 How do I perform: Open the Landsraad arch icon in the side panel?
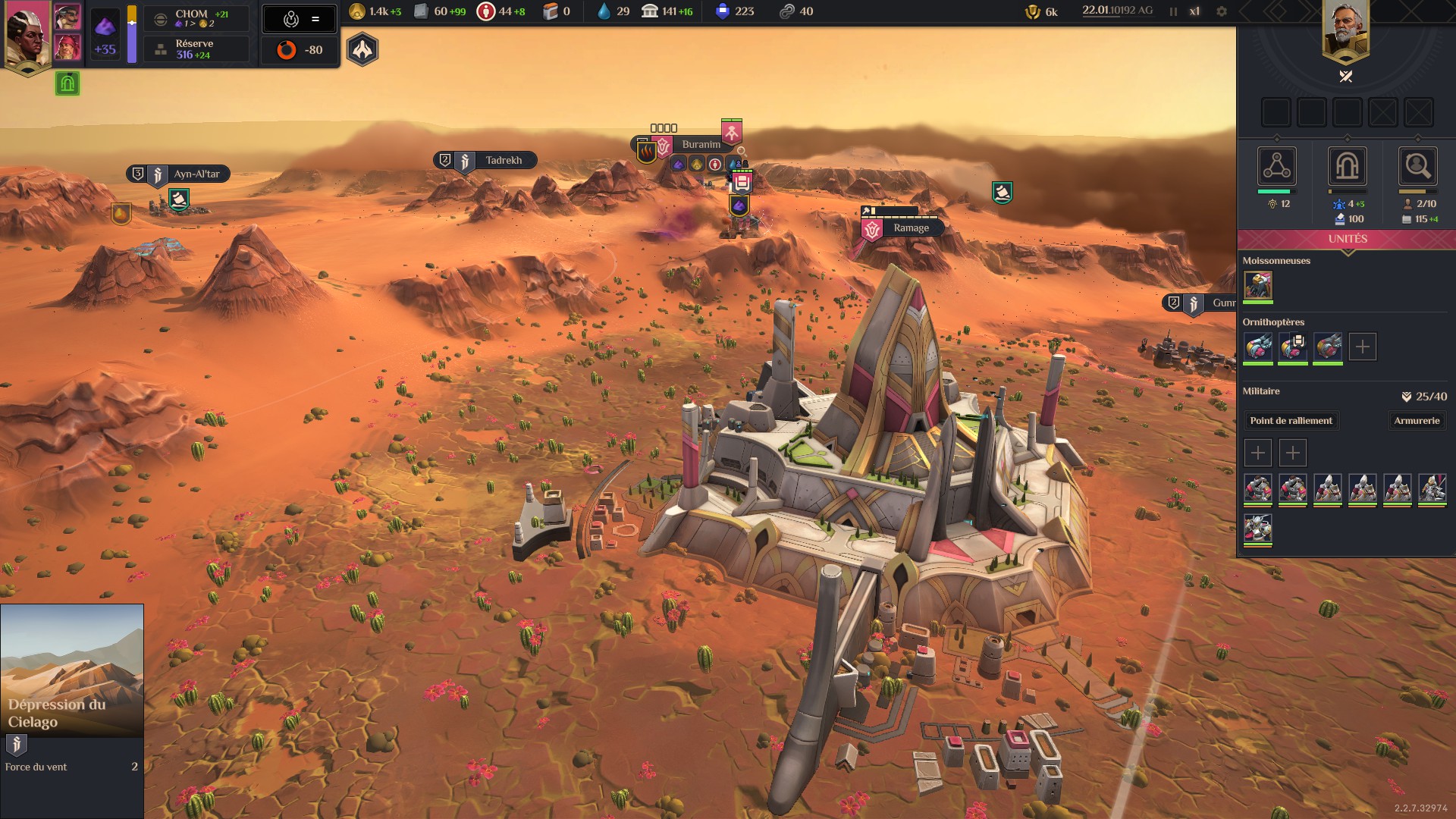[1347, 166]
